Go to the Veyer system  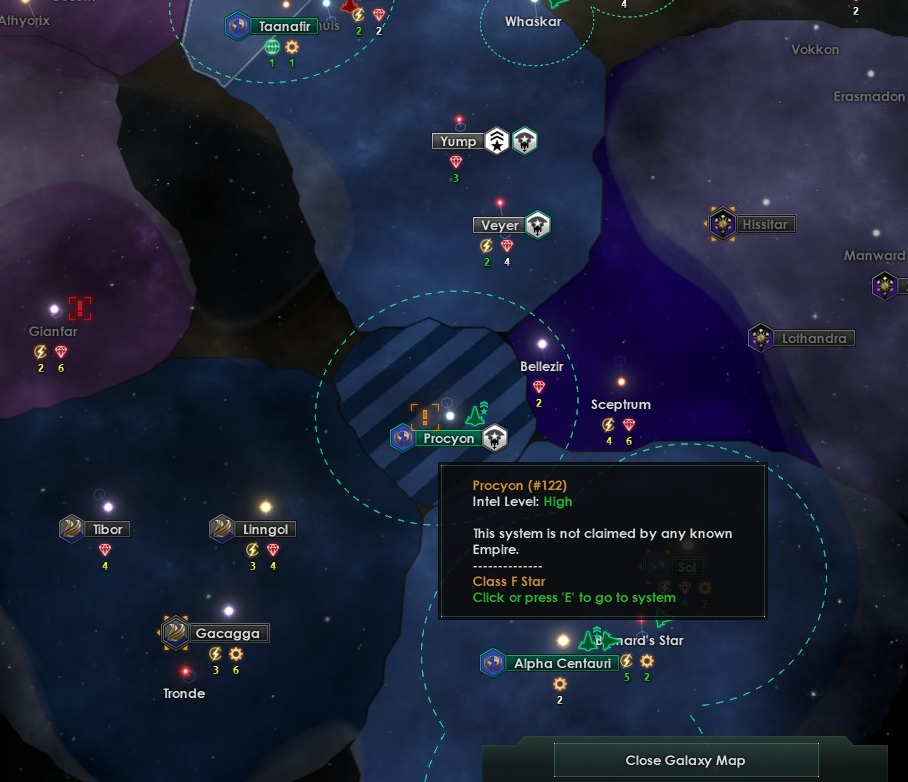tap(499, 225)
